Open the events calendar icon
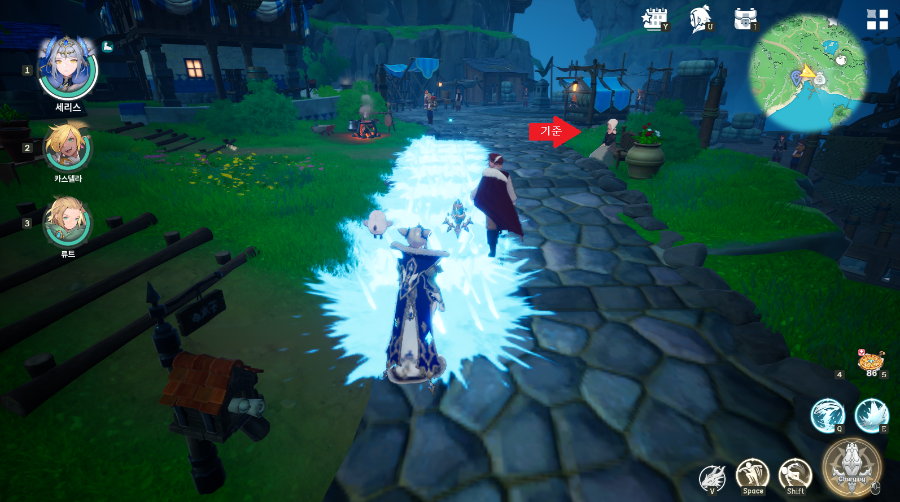 656,18
